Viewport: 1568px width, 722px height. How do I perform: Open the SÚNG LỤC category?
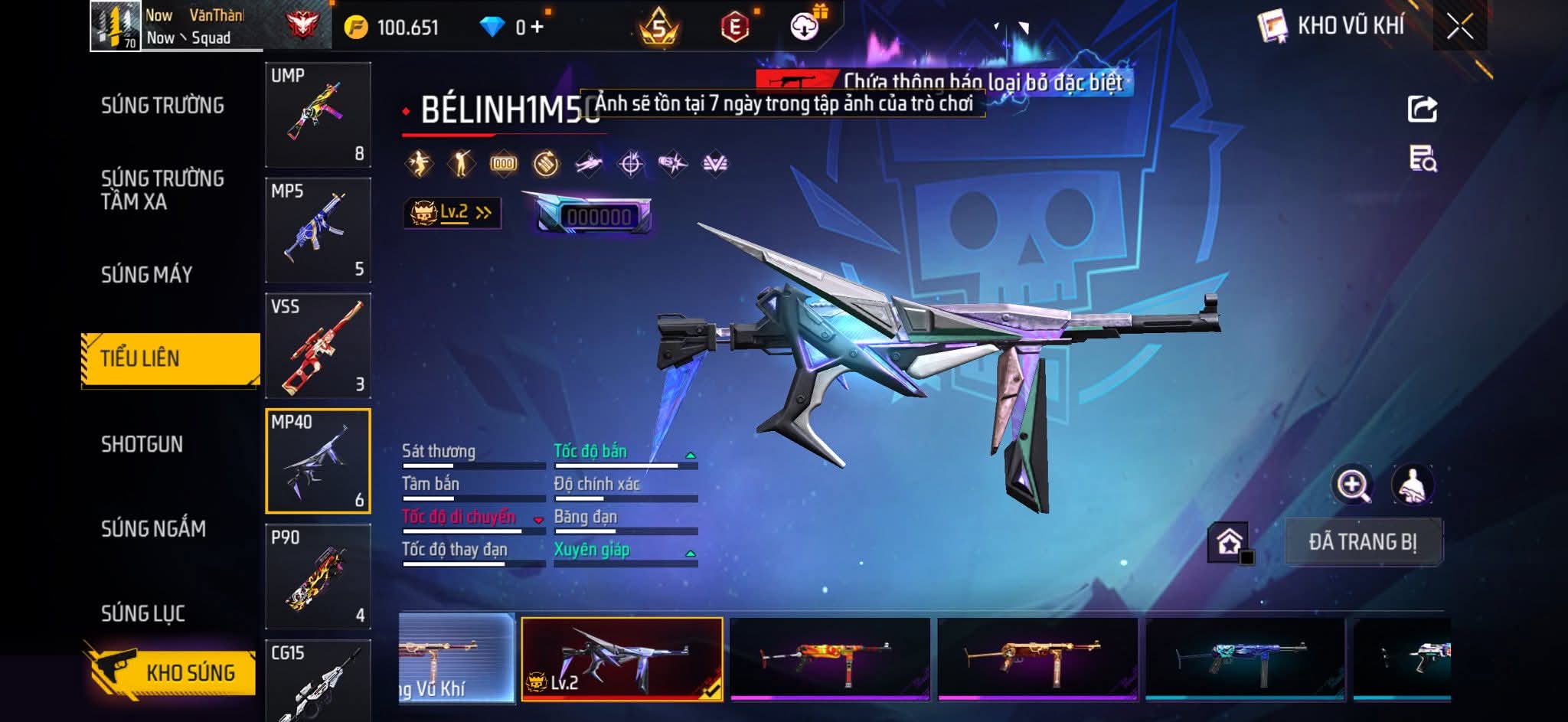click(143, 614)
